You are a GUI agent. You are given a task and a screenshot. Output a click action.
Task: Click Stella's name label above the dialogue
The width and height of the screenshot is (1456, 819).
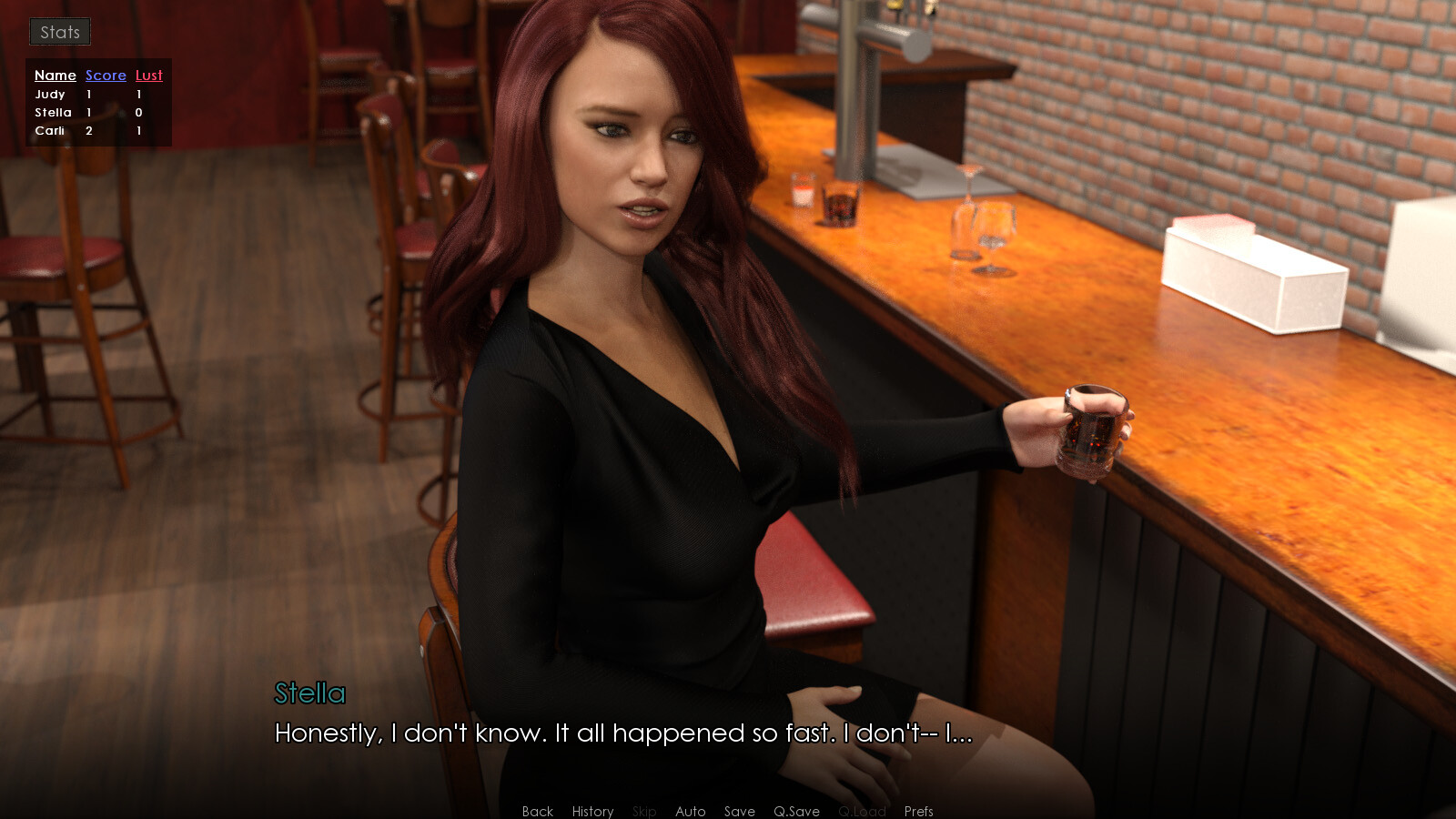pos(309,694)
